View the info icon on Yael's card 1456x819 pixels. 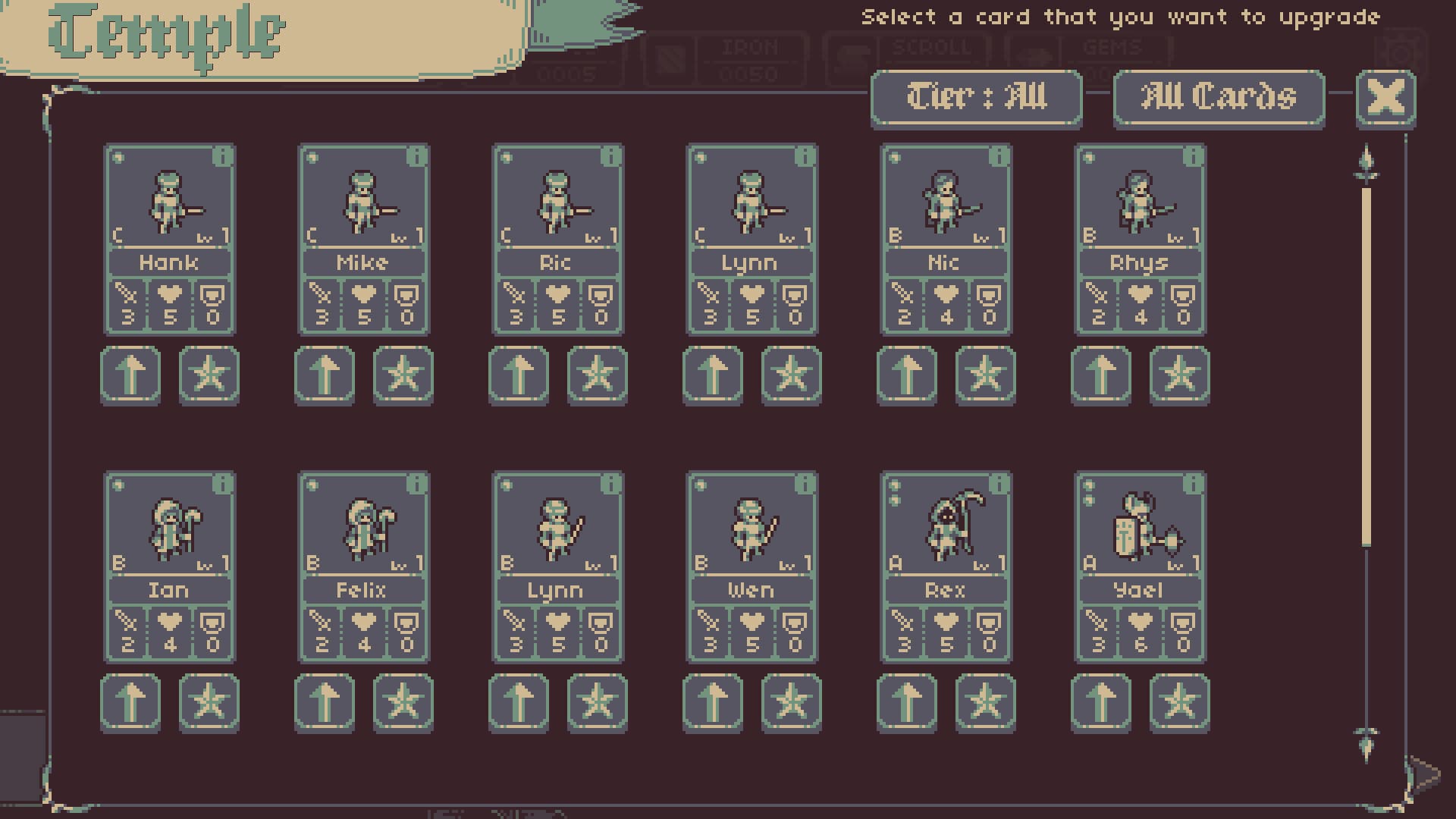(x=1191, y=485)
